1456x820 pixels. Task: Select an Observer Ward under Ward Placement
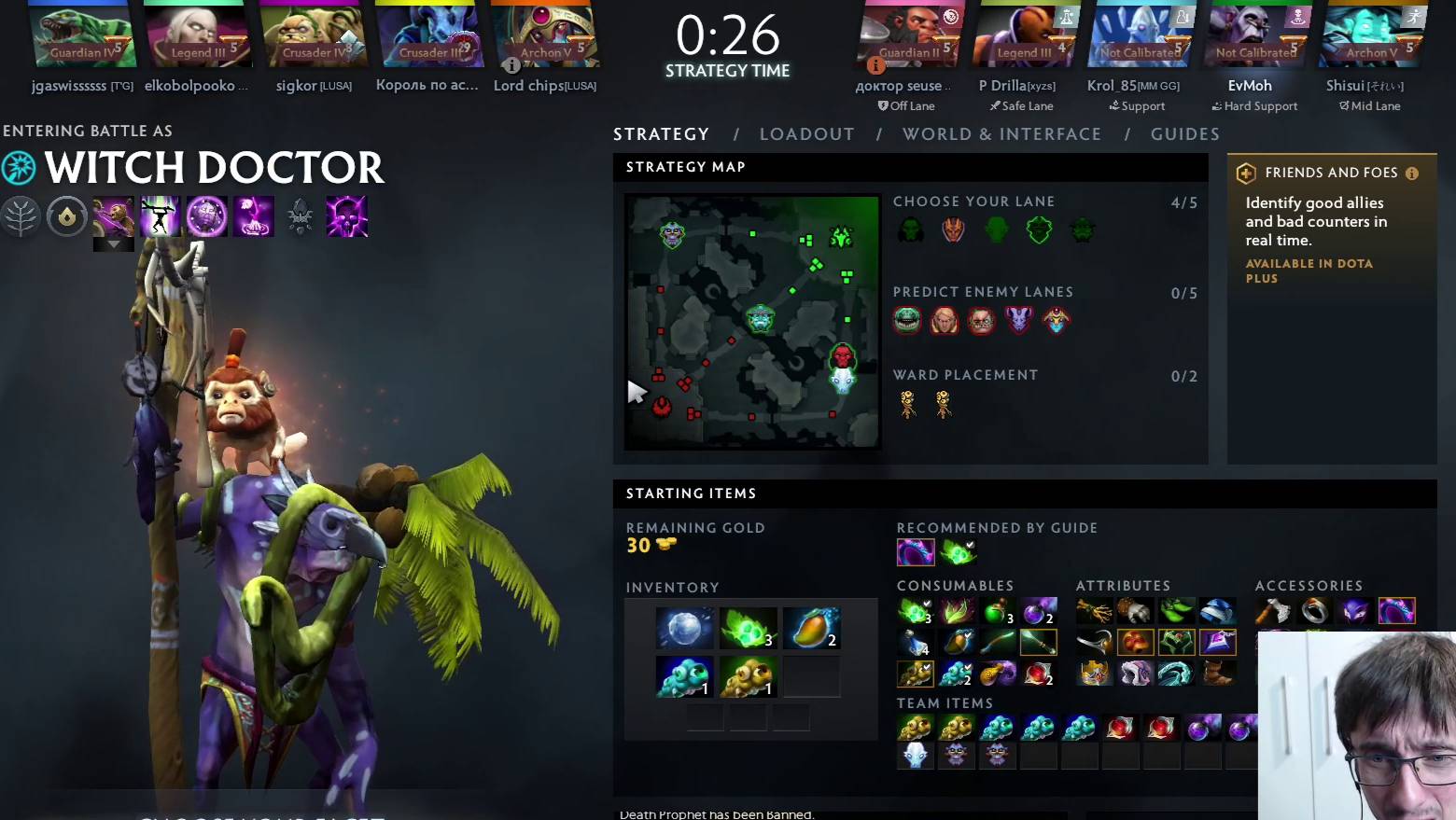coord(906,403)
